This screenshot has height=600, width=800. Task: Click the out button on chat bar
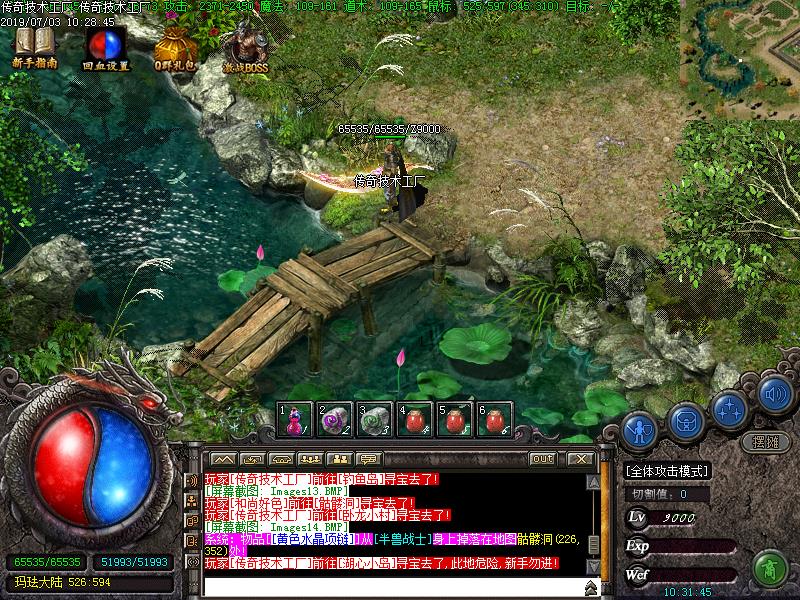tap(542, 458)
